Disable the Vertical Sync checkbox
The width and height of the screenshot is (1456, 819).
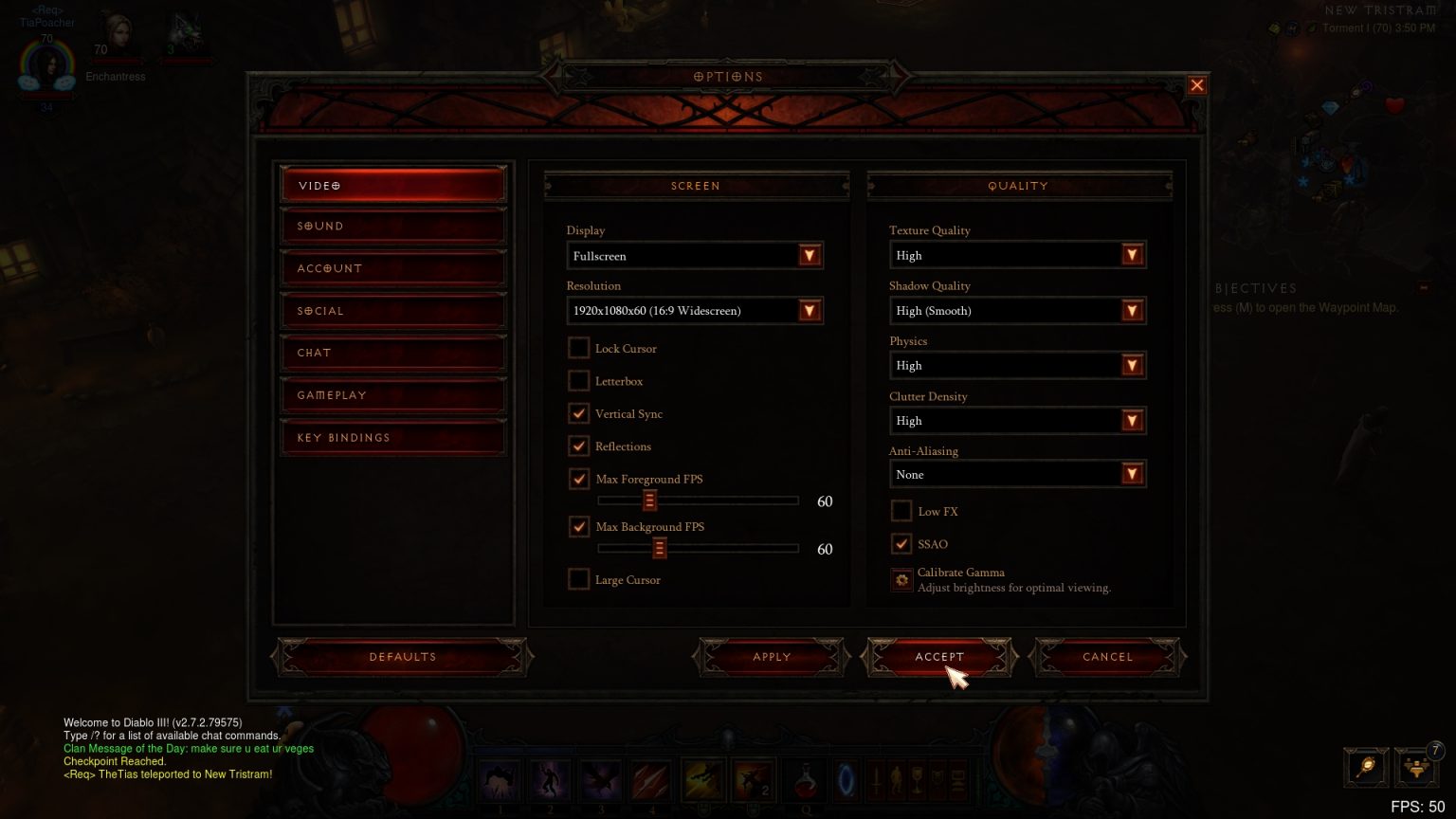pyautogui.click(x=578, y=413)
